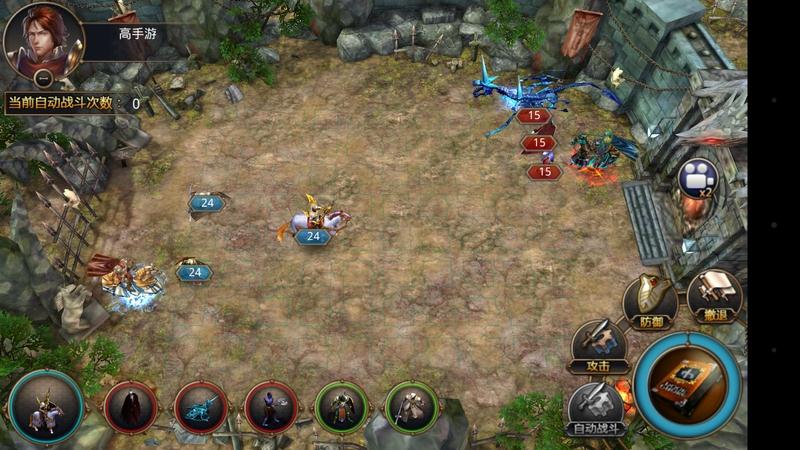The image size is (800, 450).
Task: Select the mounted knight unit in turn bar
Action: tap(46, 407)
